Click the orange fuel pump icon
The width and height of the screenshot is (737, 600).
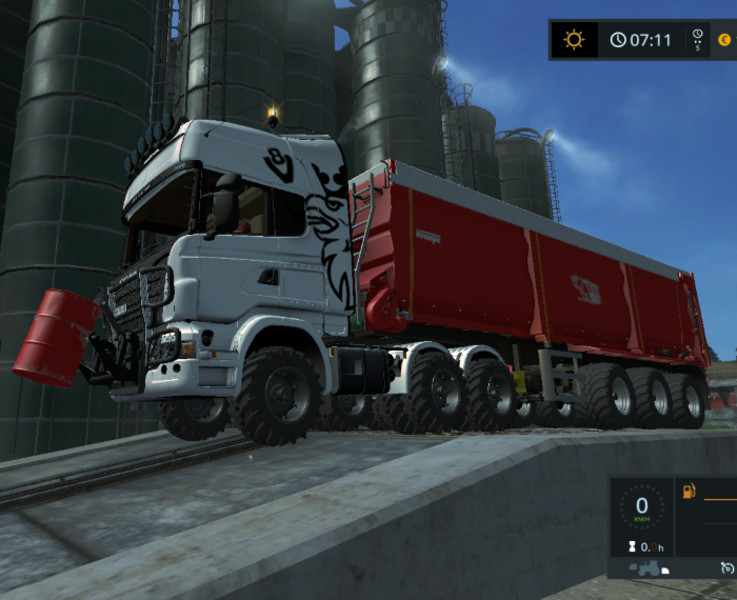click(x=689, y=491)
